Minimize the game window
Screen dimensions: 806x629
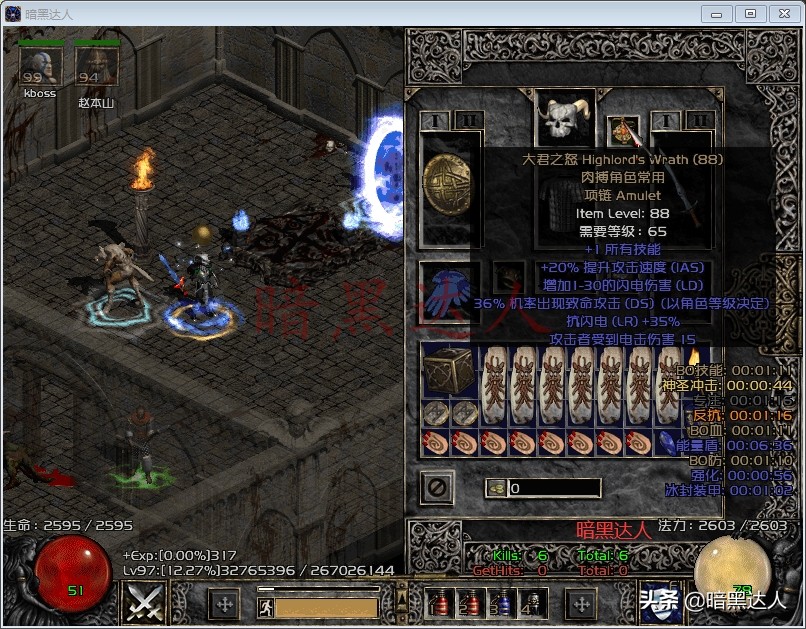[x=717, y=13]
